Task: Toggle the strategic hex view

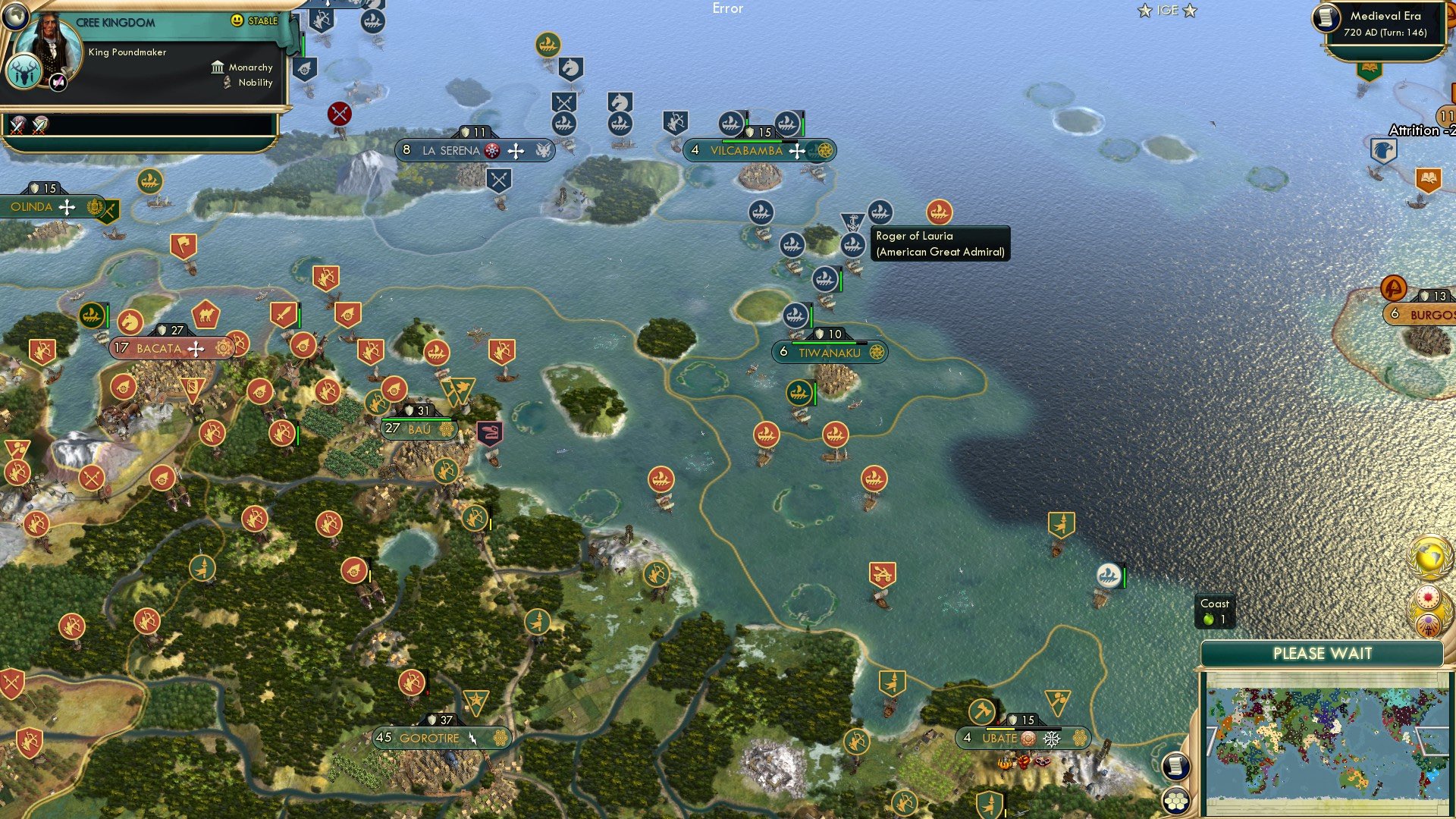Action: [1175, 799]
